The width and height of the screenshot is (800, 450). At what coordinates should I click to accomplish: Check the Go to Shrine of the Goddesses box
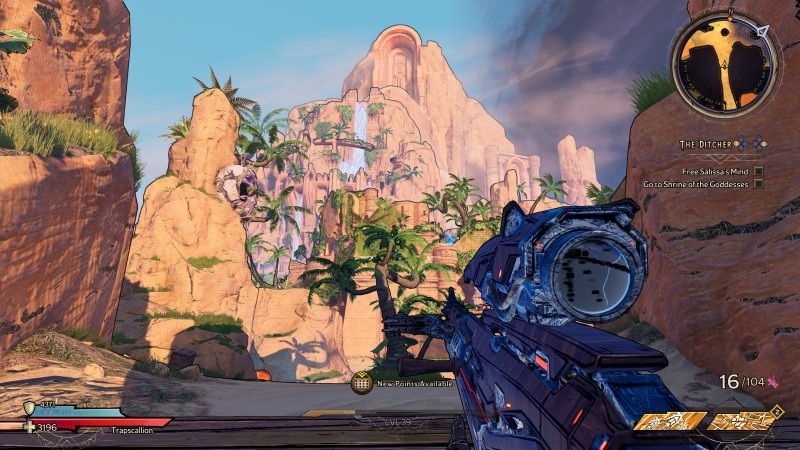tap(759, 184)
